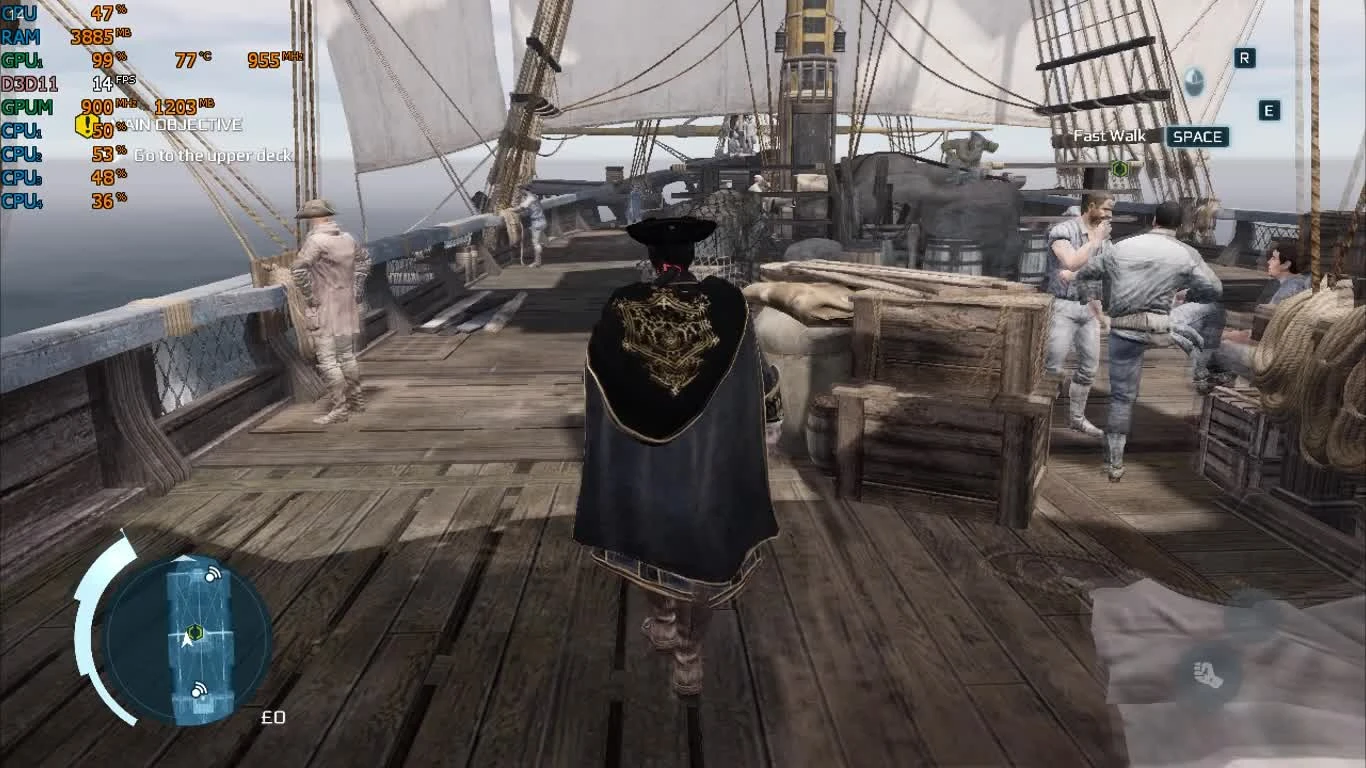1366x768 pixels.
Task: Click the £0 currency display
Action: pyautogui.click(x=275, y=717)
